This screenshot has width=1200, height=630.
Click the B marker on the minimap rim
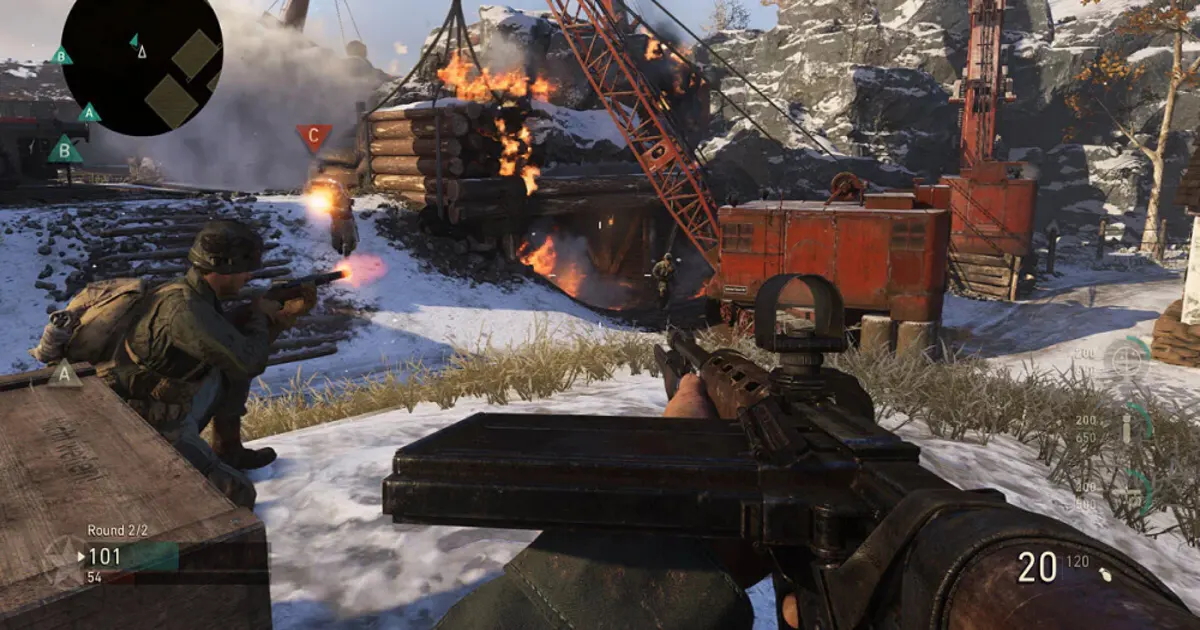pos(62,56)
